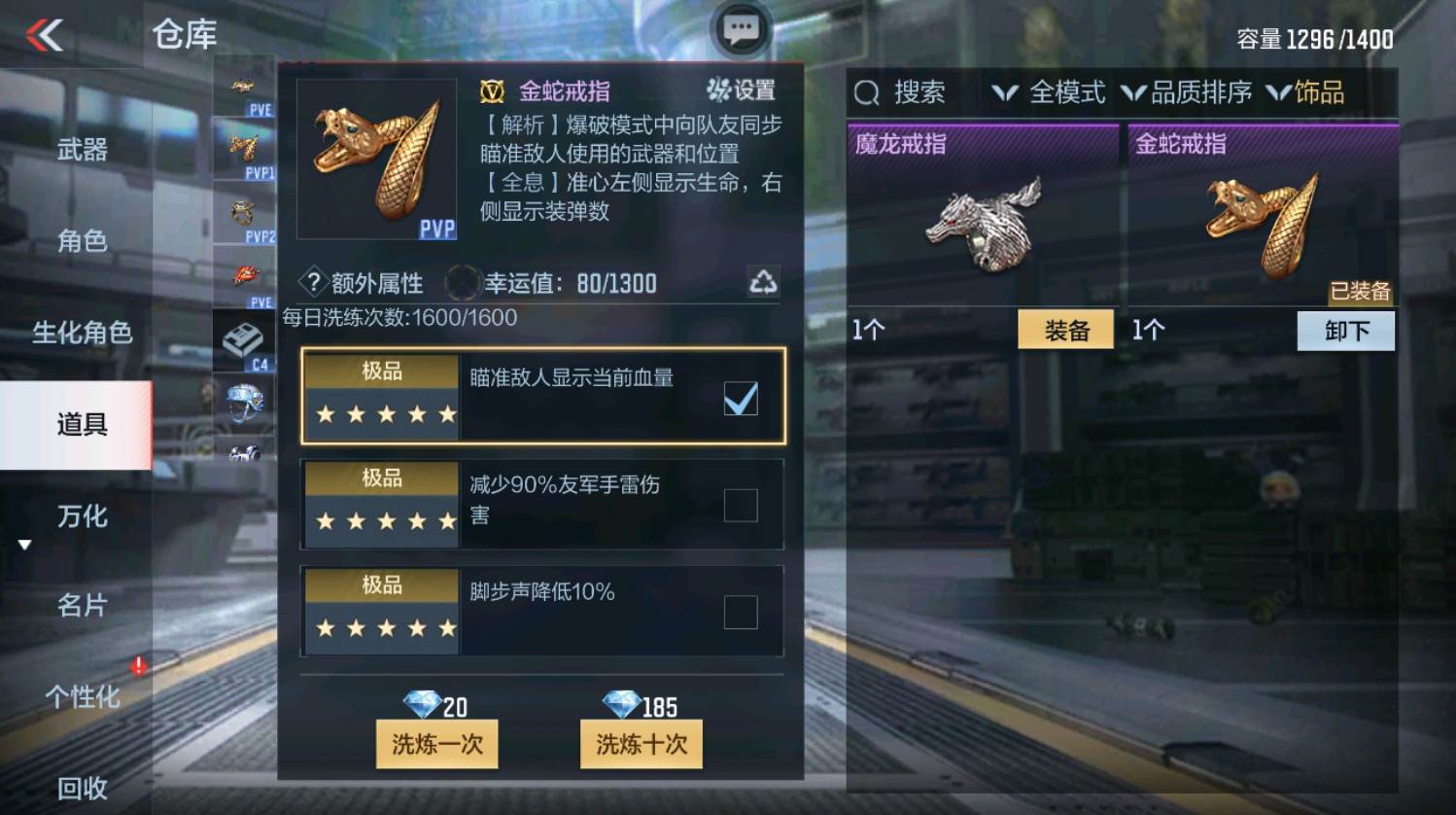Select the PVP2 ring item in vertical strip

tap(243, 209)
